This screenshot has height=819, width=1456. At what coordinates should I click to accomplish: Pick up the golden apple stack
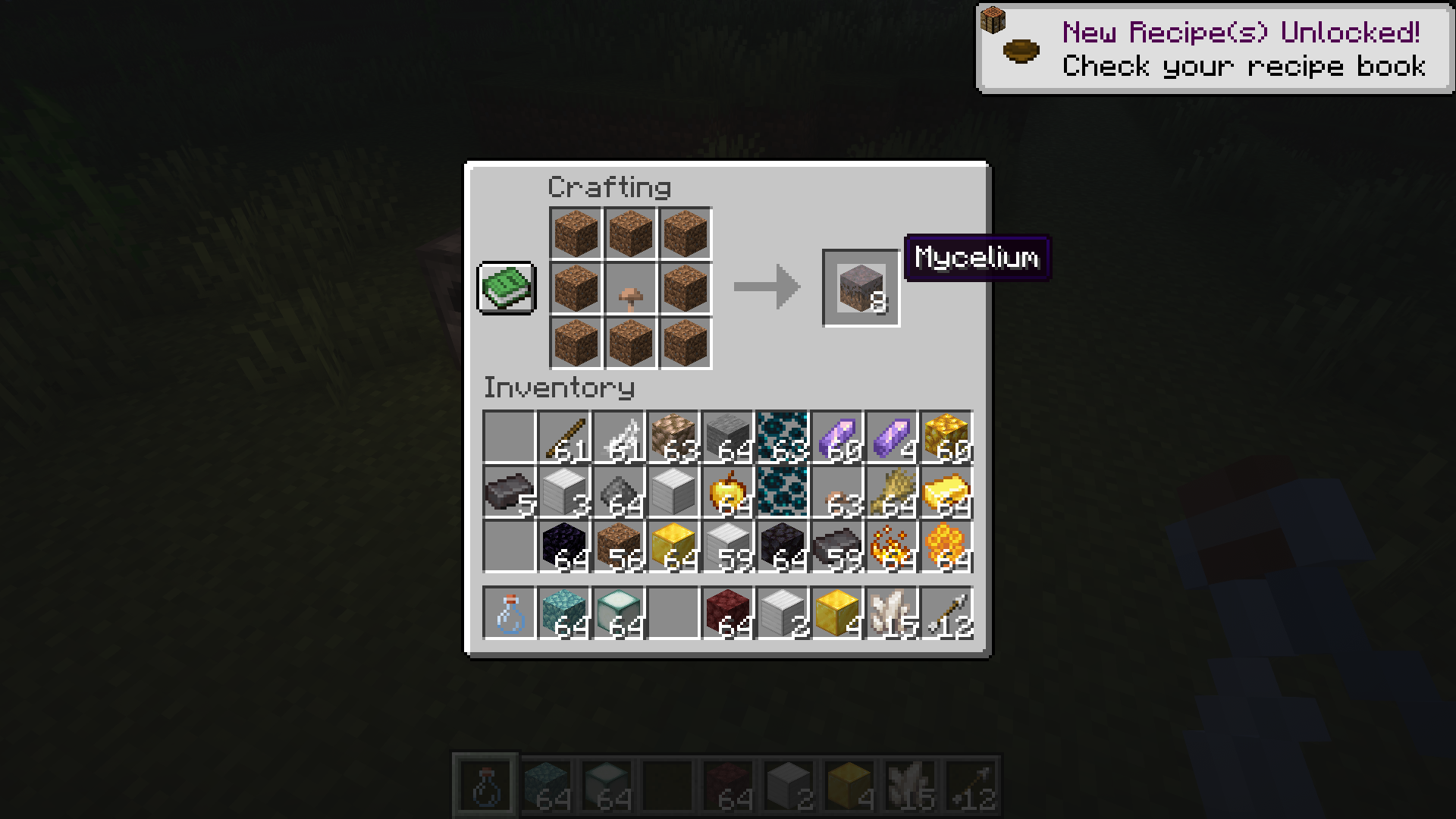[x=727, y=492]
